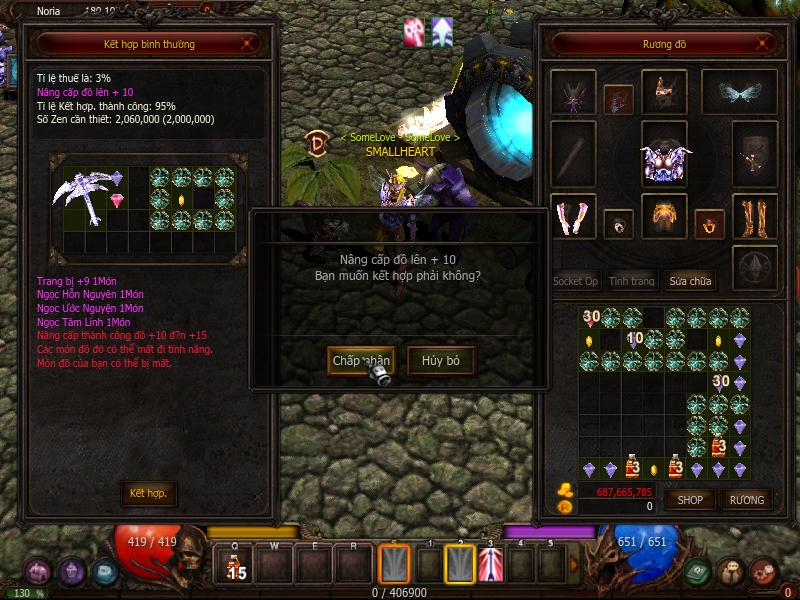Select the equipped shield slot
The height and width of the screenshot is (600, 800).
(755, 152)
